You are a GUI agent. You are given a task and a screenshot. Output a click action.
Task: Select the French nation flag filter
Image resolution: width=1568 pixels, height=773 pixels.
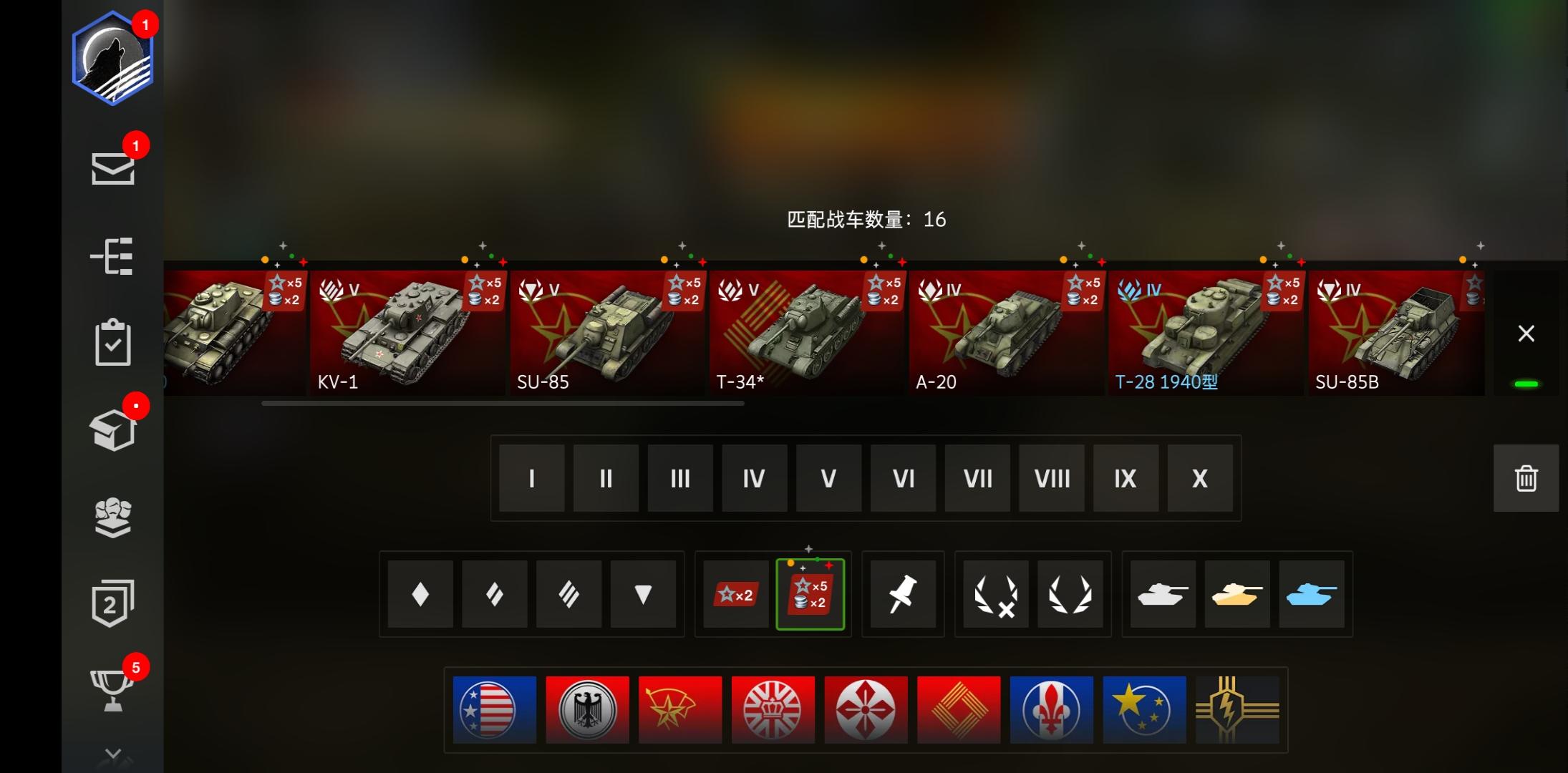[1052, 709]
